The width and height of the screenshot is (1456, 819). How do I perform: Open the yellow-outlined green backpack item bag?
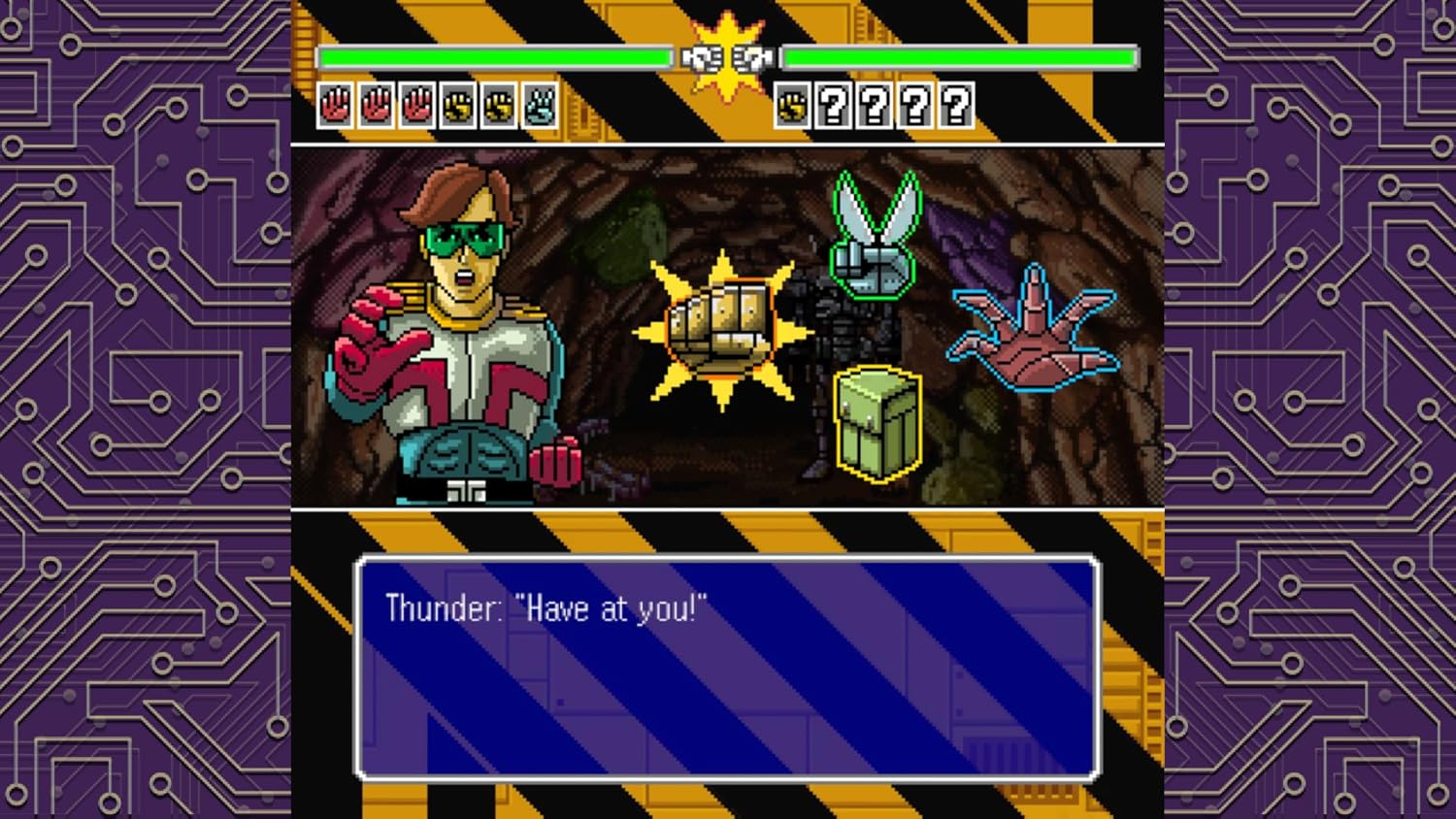point(877,422)
